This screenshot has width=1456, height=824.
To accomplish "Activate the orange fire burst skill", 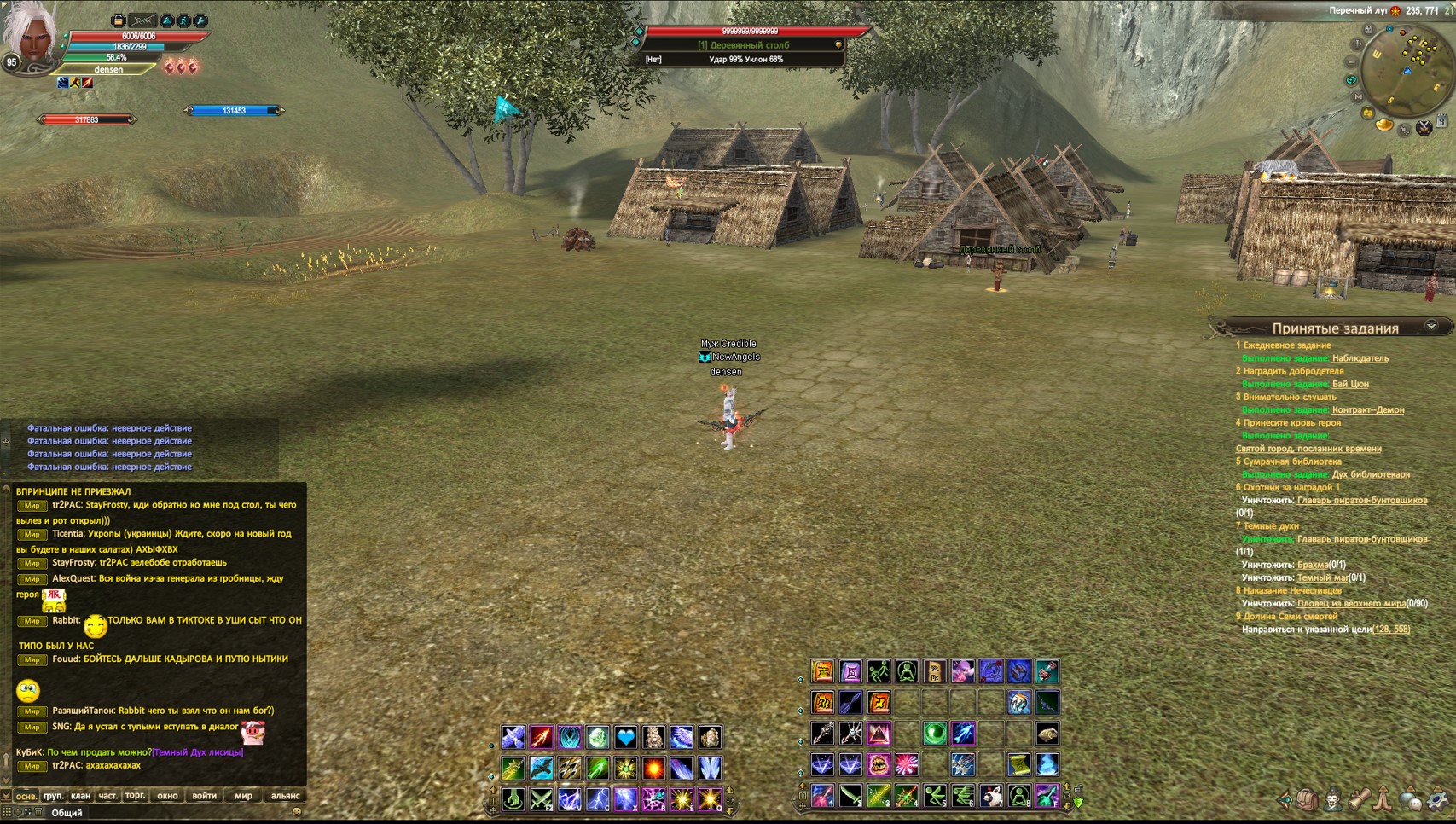I will (x=653, y=768).
